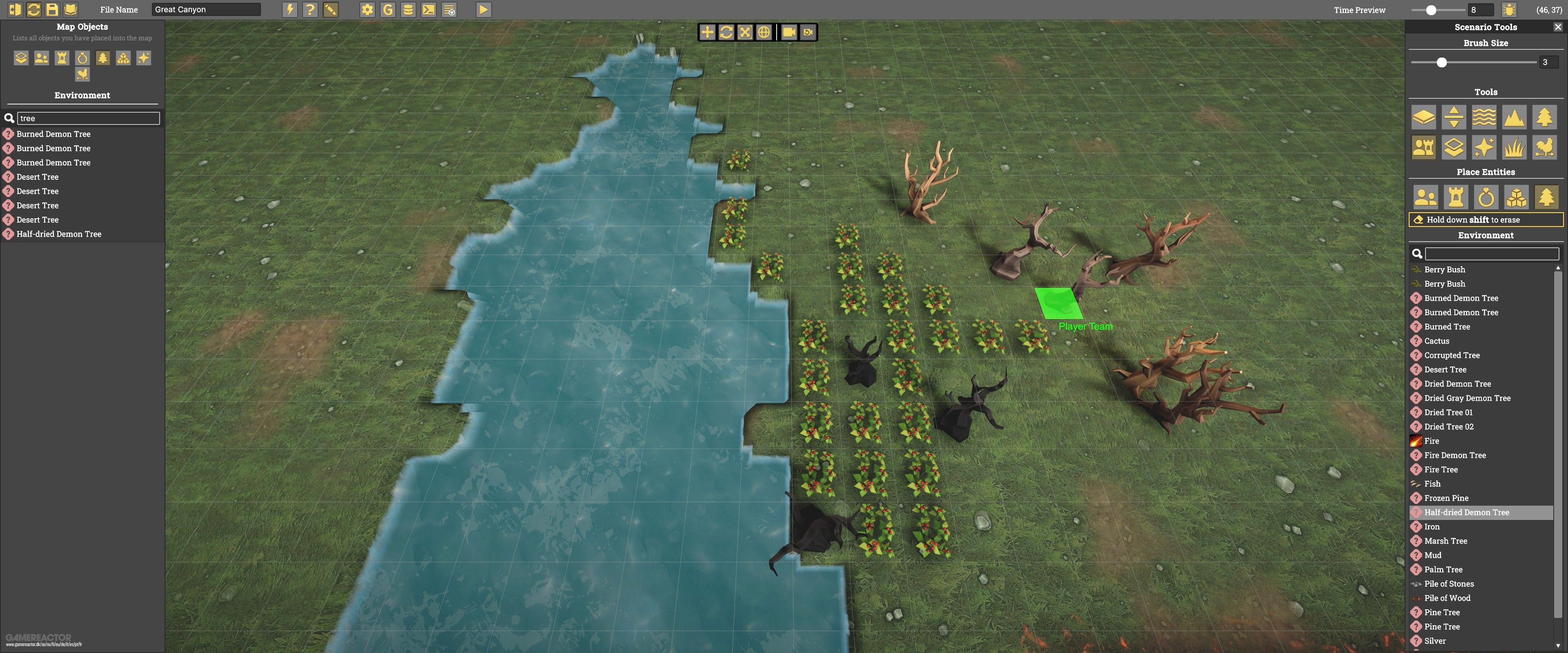This screenshot has width=1568, height=653.
Task: Click the File Name input field
Action: click(x=206, y=9)
